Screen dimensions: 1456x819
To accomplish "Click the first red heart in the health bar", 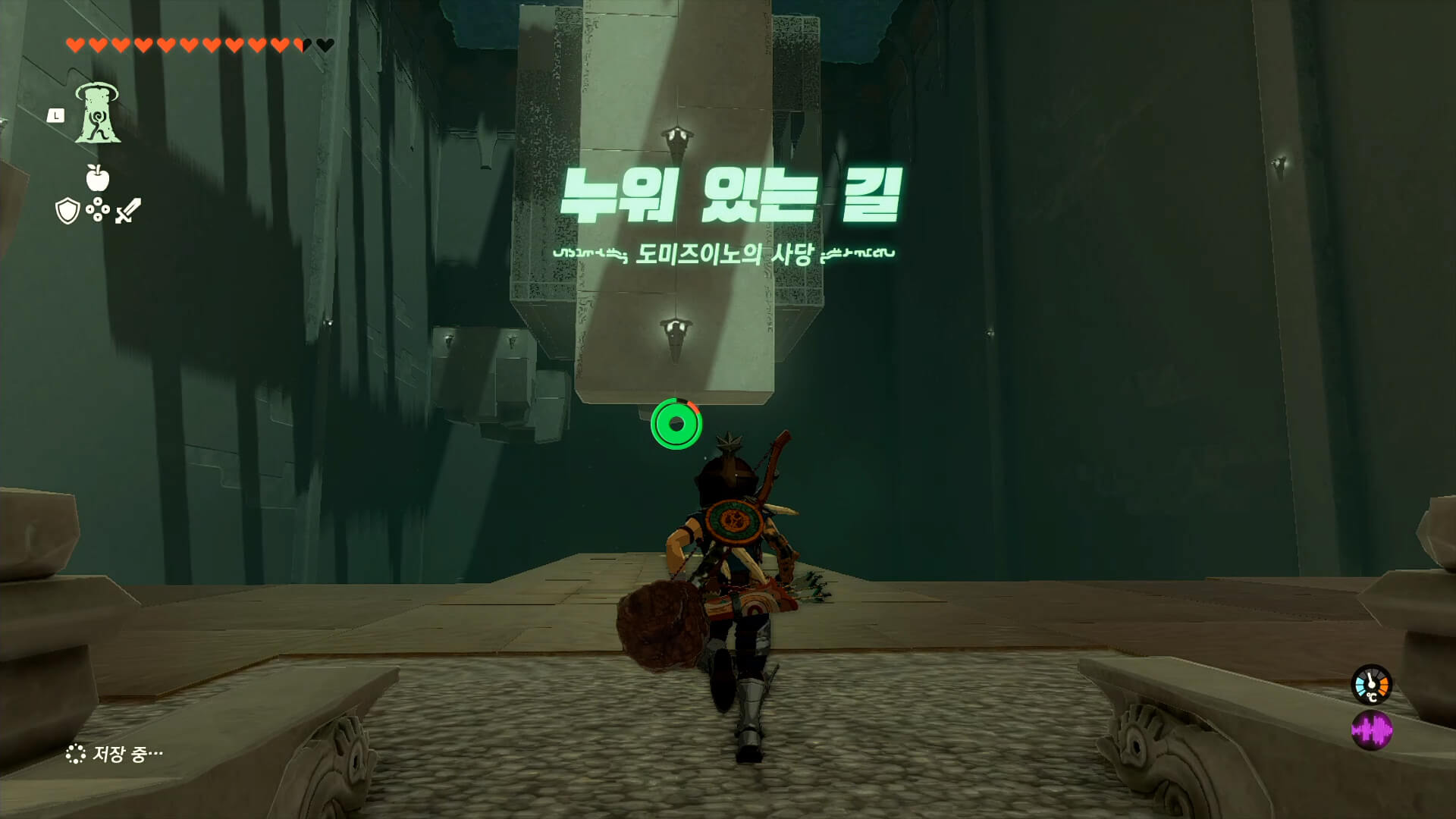I will (76, 43).
